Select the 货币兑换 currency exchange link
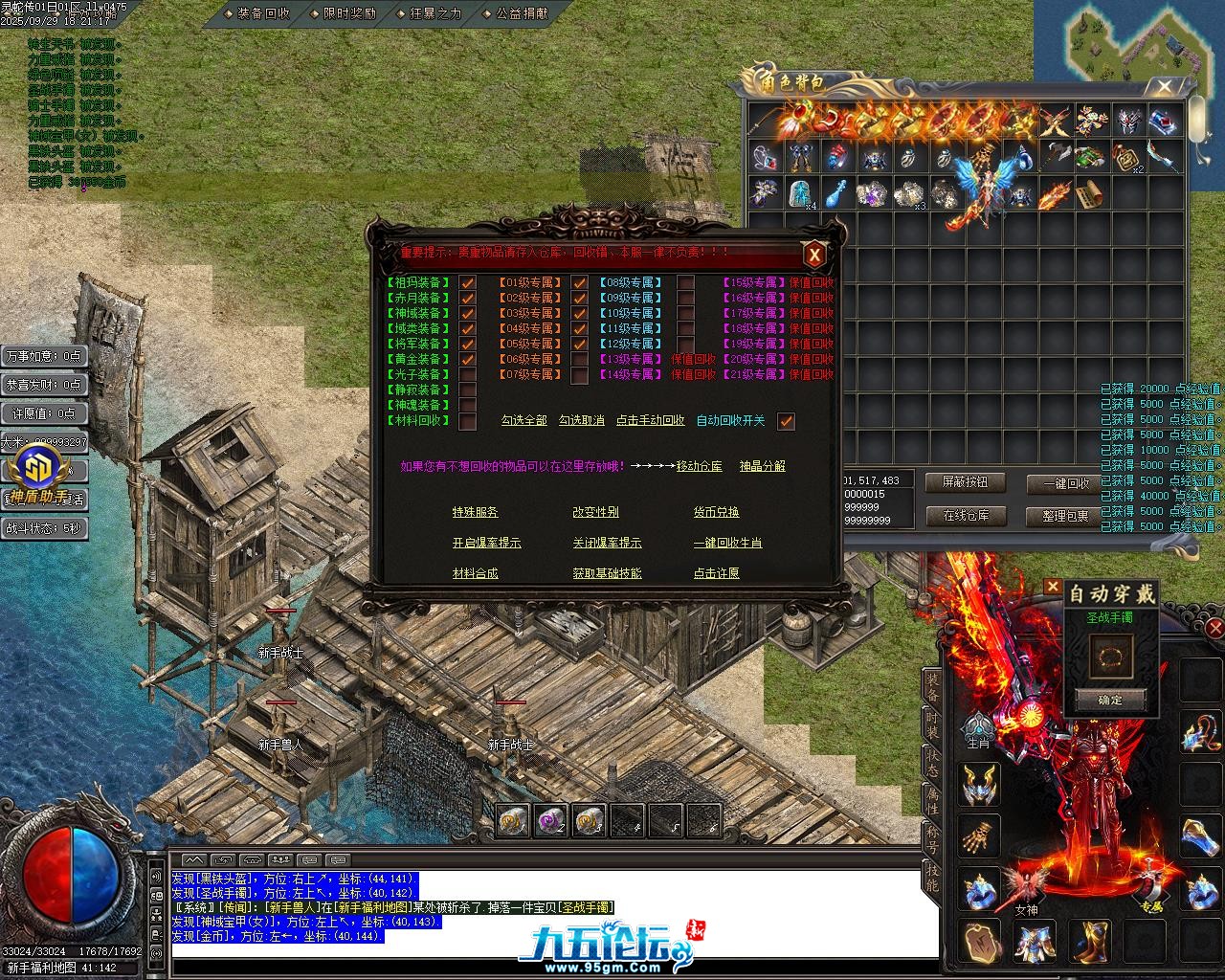 [x=716, y=512]
